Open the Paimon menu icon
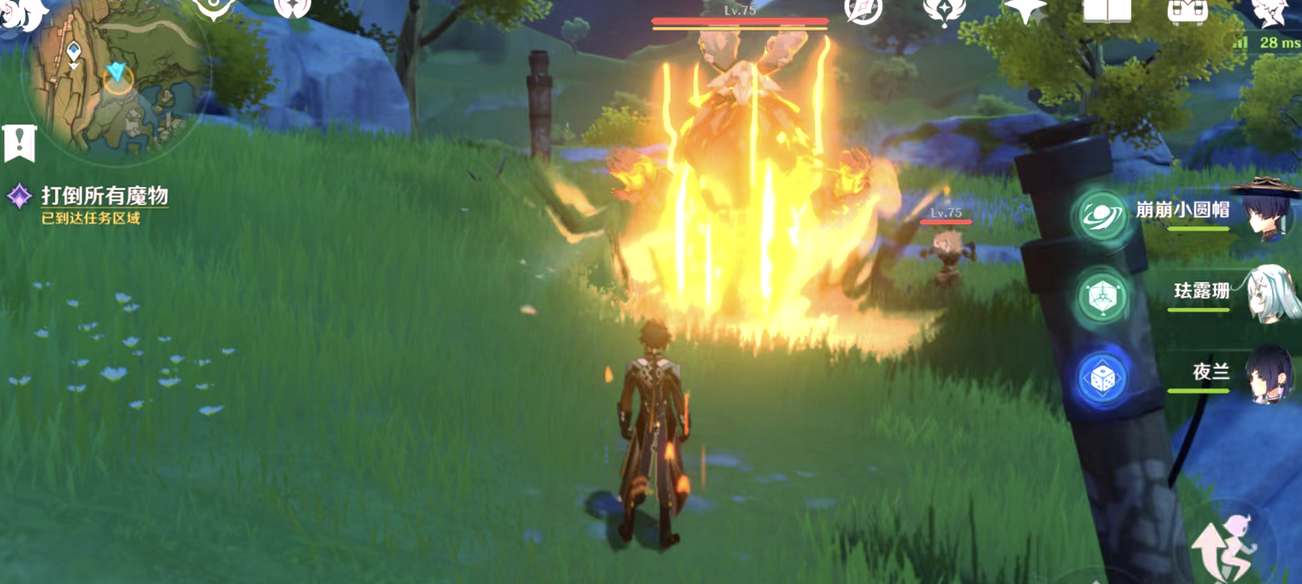Image resolution: width=1302 pixels, height=584 pixels. click(22, 12)
